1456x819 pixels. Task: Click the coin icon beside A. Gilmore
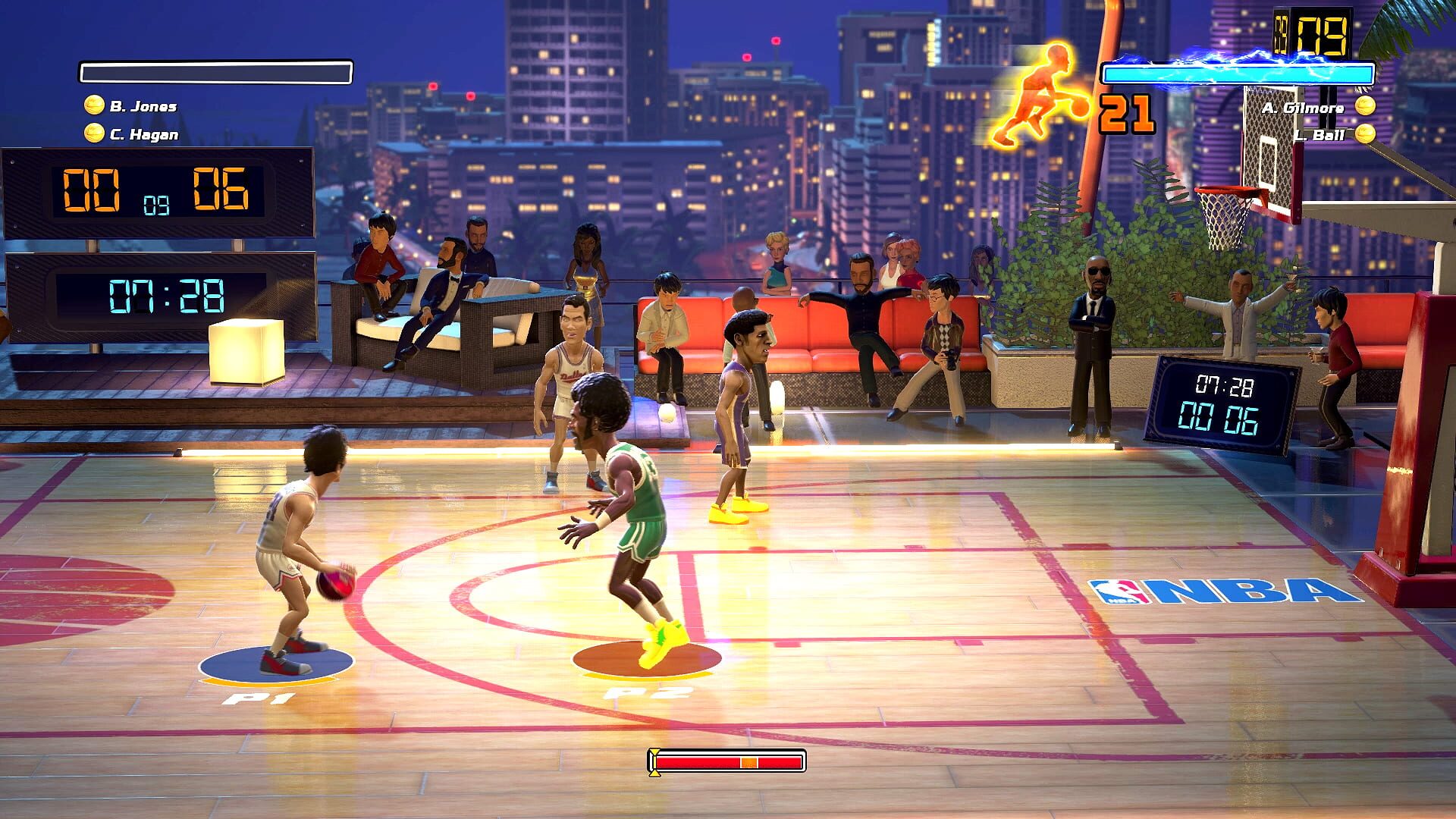[x=1365, y=109]
